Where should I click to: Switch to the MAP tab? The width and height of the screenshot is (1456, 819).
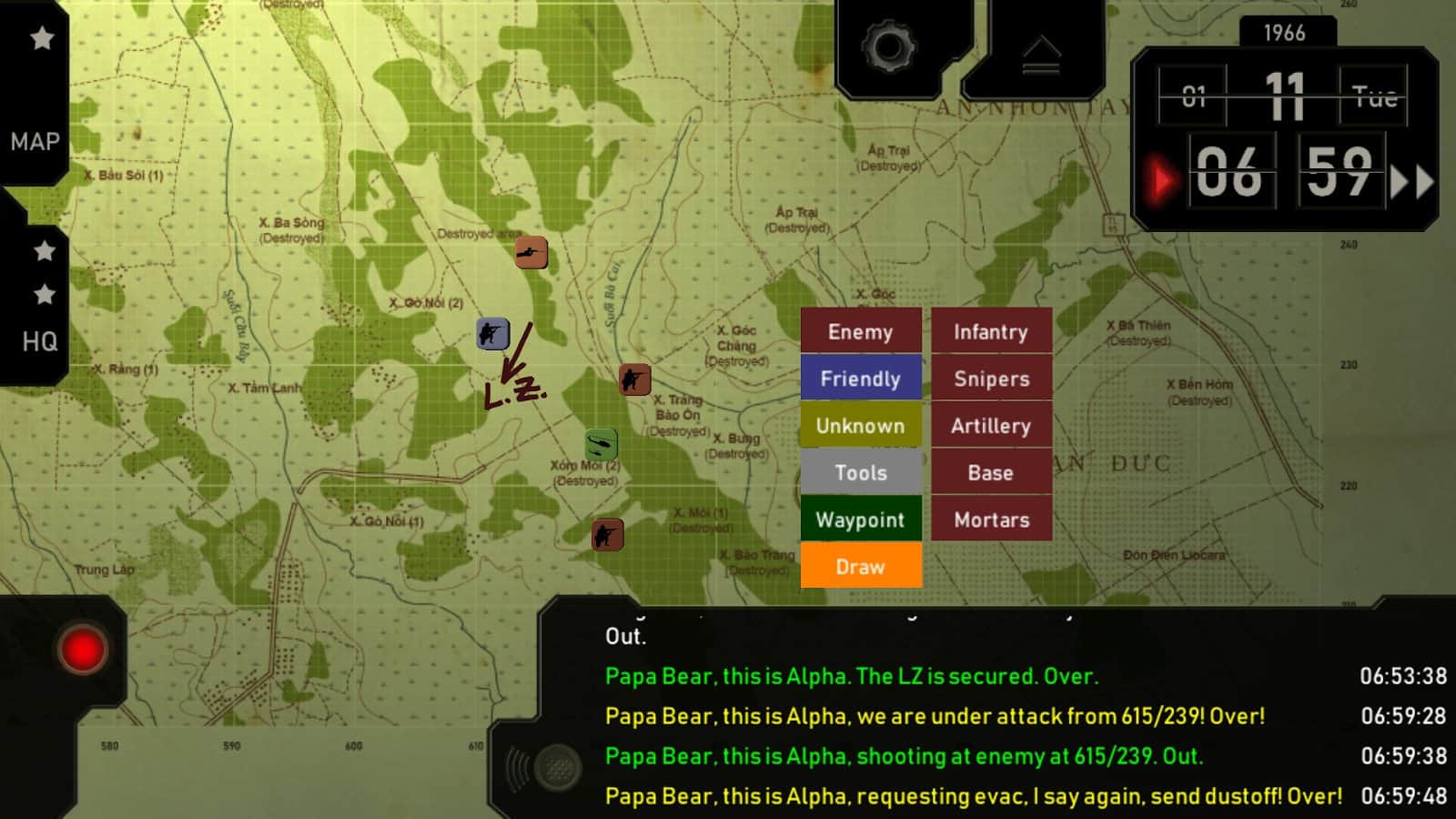(35, 141)
